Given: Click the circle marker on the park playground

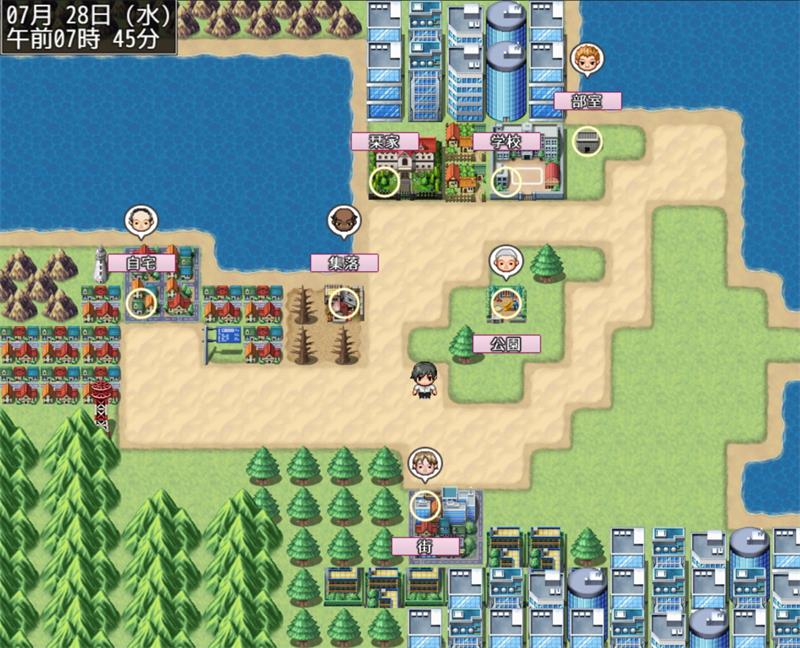Looking at the screenshot, I should tap(506, 301).
